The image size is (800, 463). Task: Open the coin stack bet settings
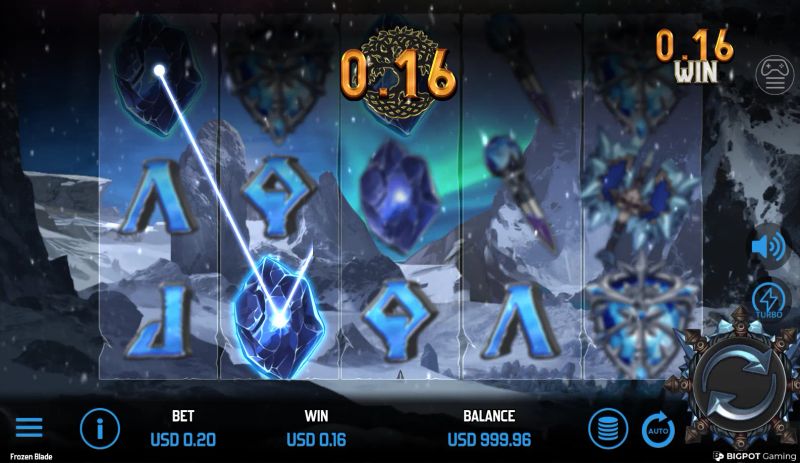[x=607, y=428]
